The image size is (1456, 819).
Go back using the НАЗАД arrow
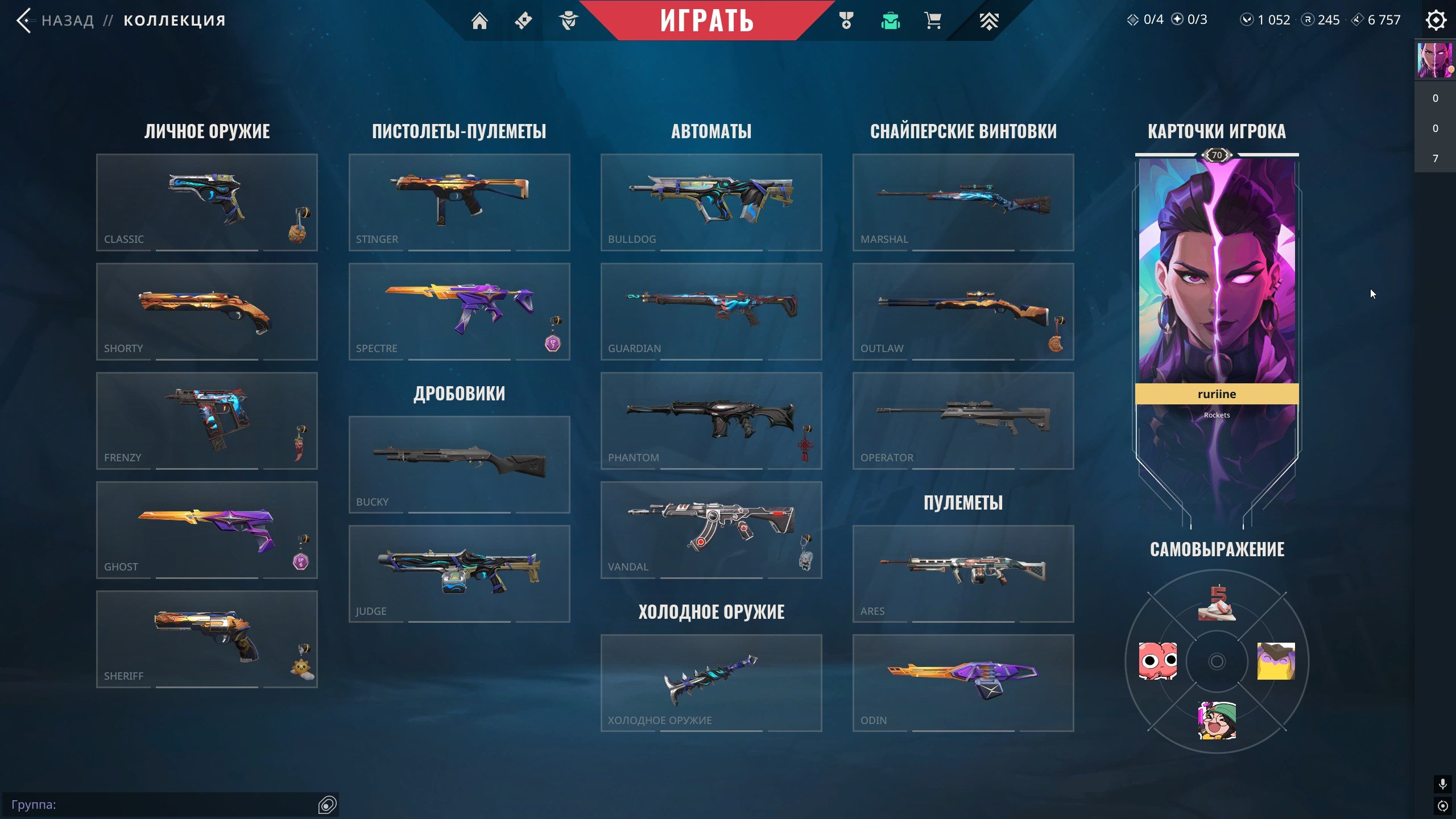23,20
